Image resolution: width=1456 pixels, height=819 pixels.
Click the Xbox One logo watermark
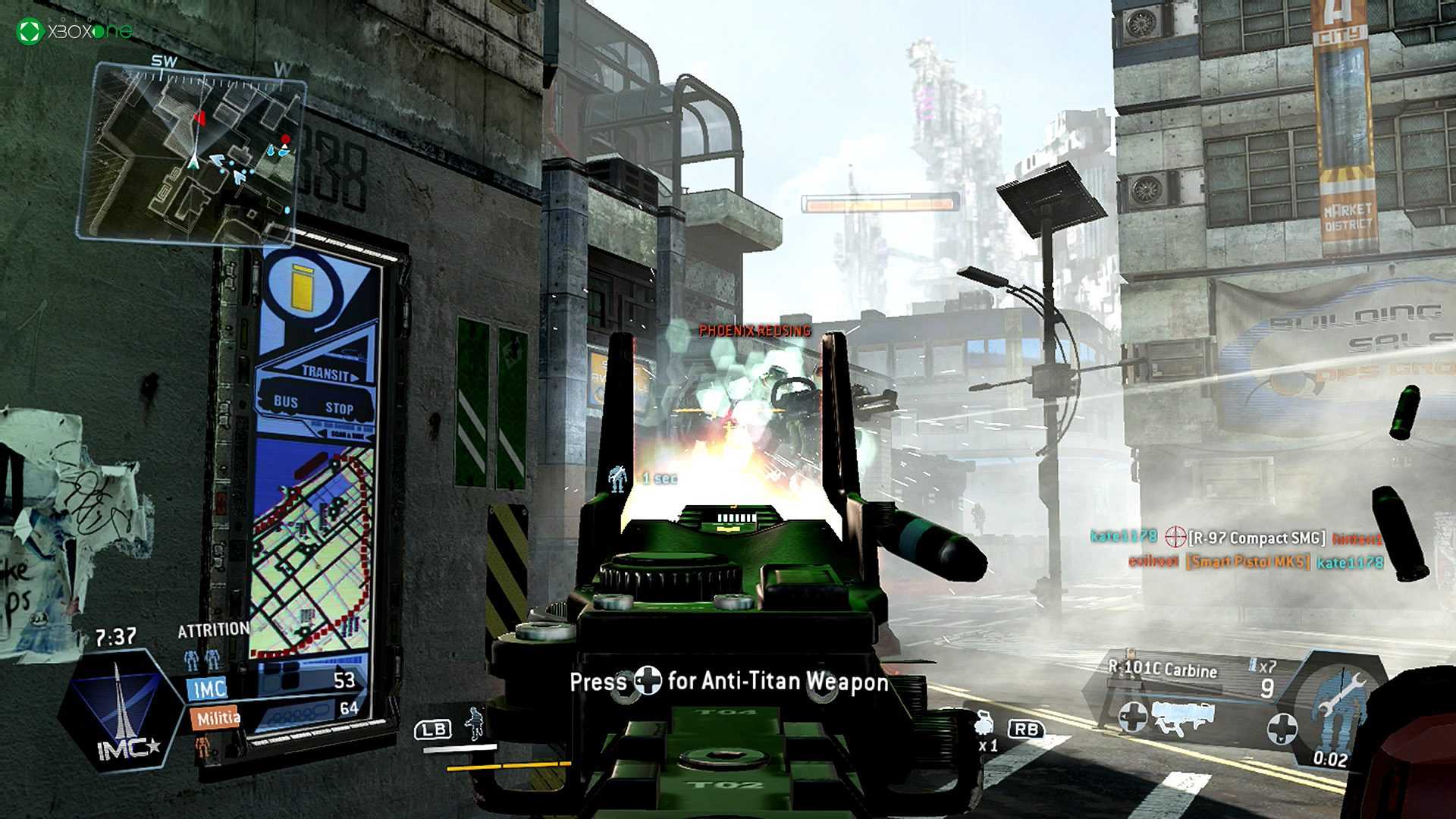tap(74, 31)
